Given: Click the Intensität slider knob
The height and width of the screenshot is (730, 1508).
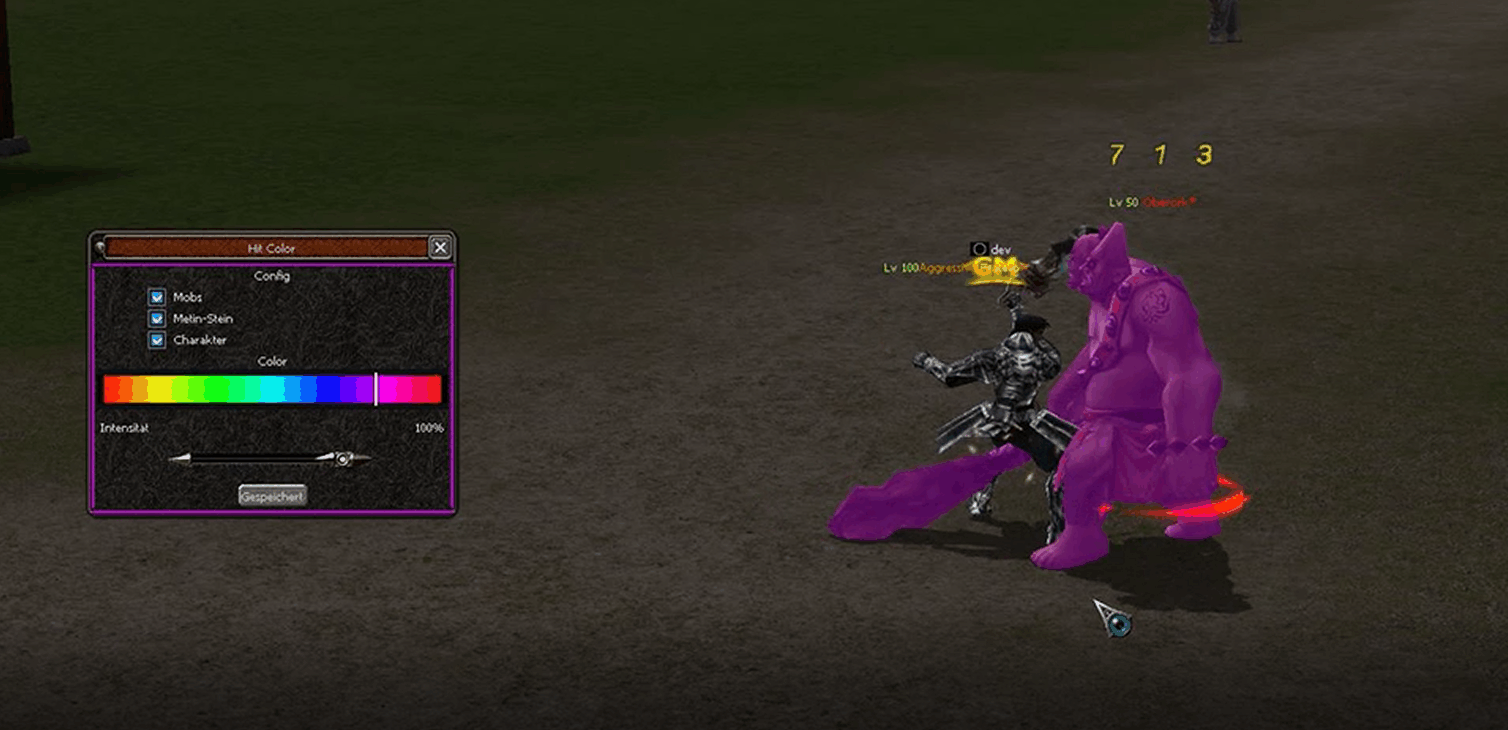Looking at the screenshot, I should pyautogui.click(x=343, y=459).
